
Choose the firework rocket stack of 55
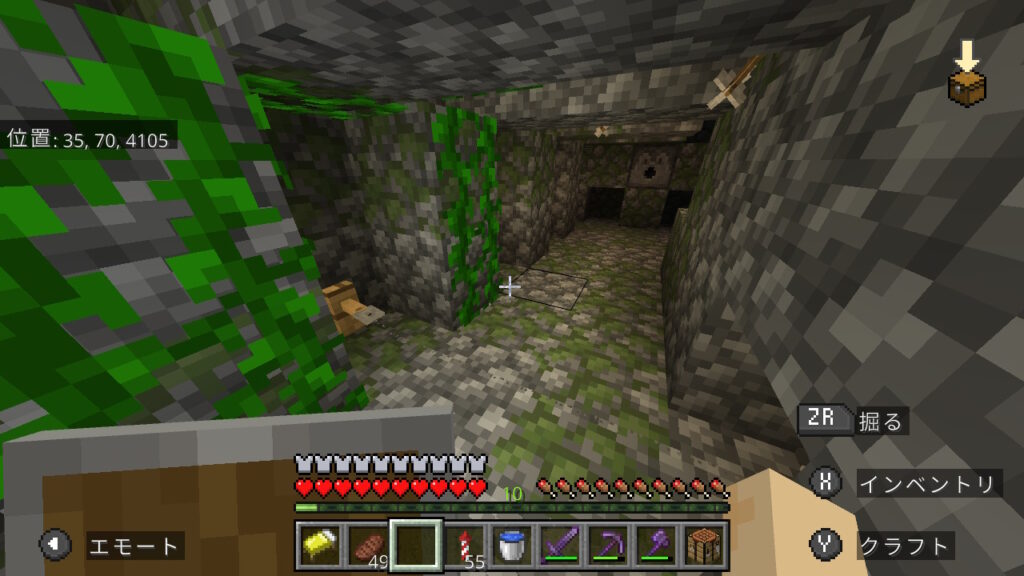(x=464, y=545)
